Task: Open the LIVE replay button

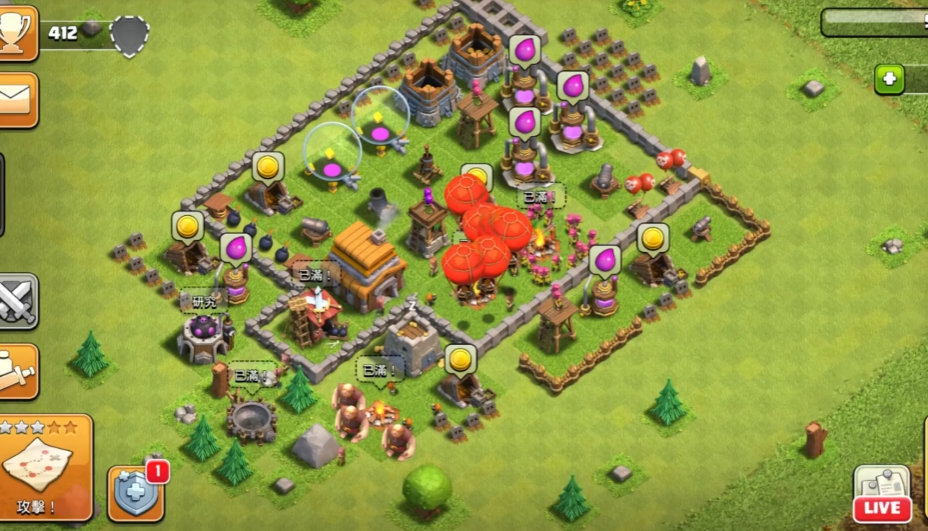Action: click(882, 495)
